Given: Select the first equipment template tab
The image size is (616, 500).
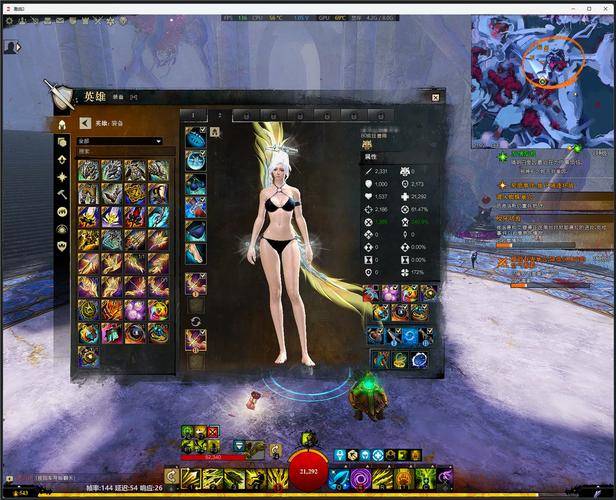Looking at the screenshot, I should click(x=193, y=115).
